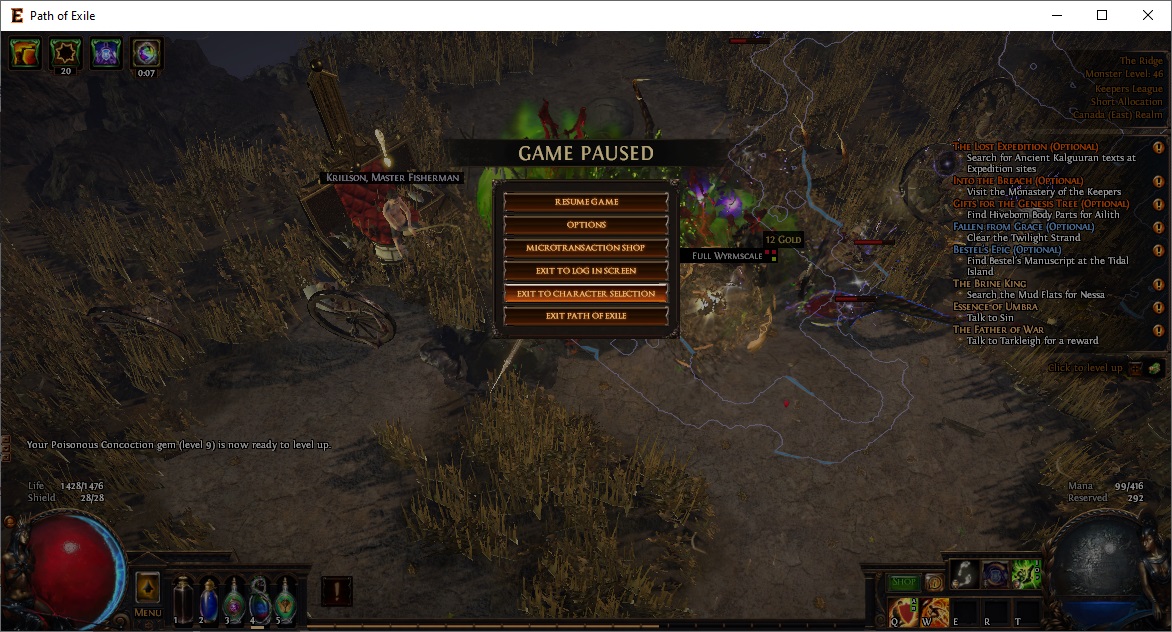The height and width of the screenshot is (632, 1172).
Task: Select Exit to Character Selection
Action: [586, 294]
